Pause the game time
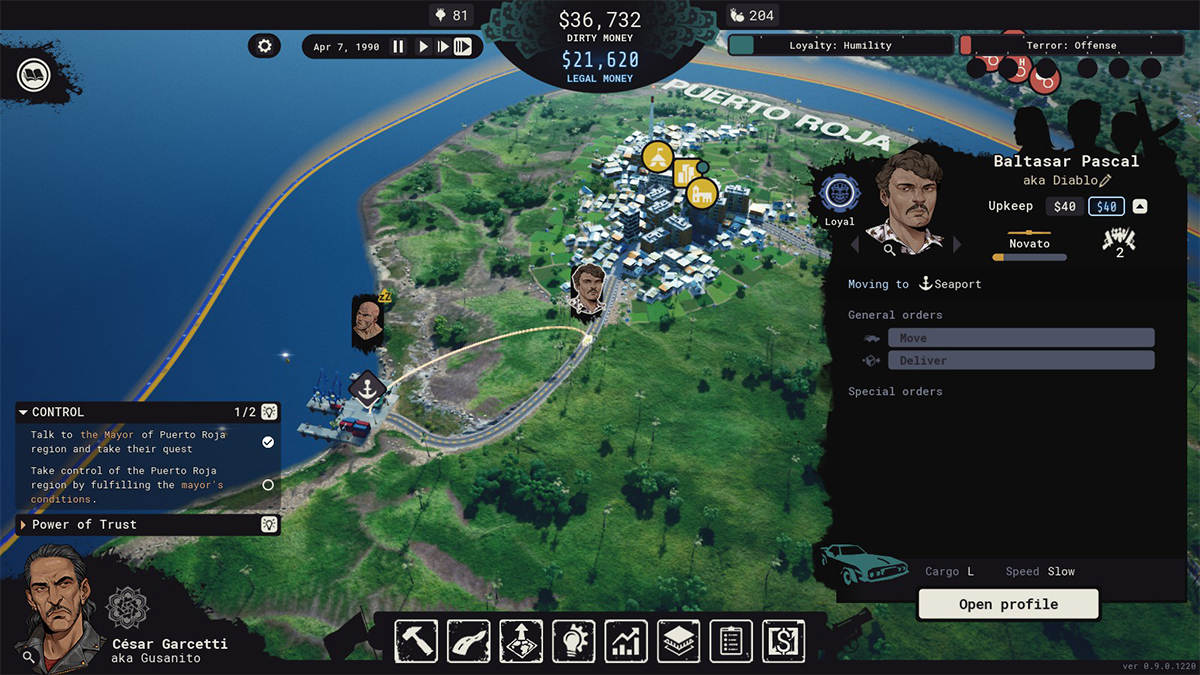Screen dimensions: 1200x675 click(x=398, y=47)
